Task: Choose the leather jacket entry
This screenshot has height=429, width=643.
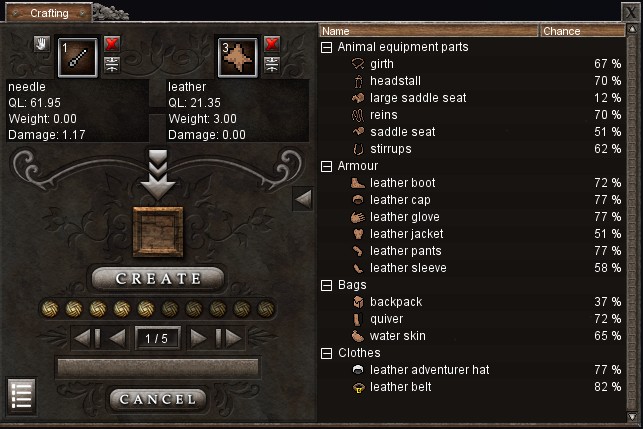Action: pos(405,234)
